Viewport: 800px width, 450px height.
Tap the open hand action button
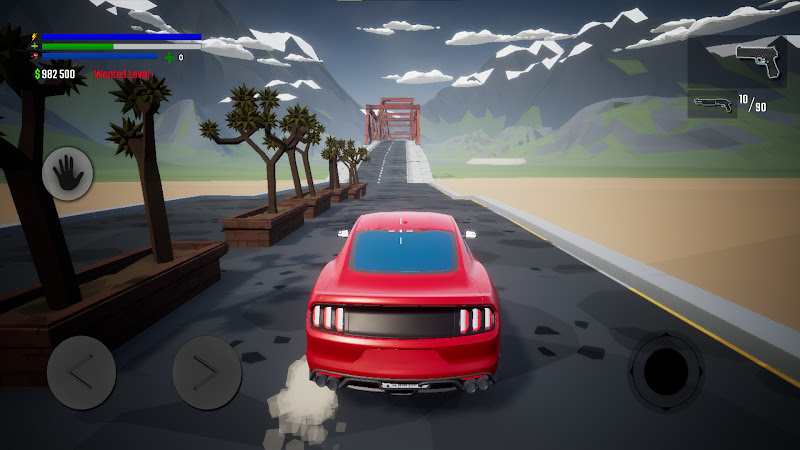(68, 173)
